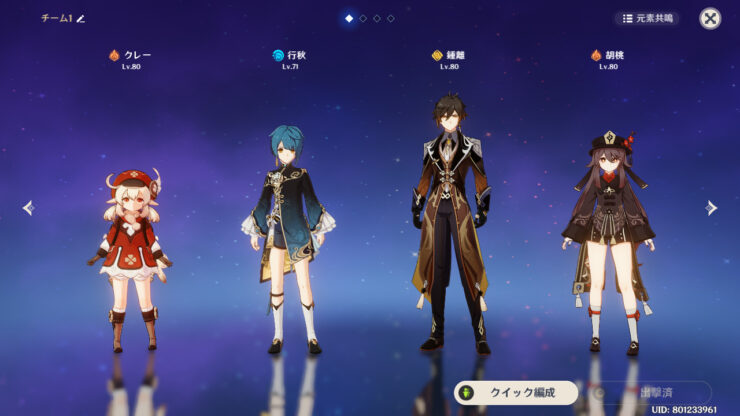Jump to the last team page dot
The height and width of the screenshot is (416, 740).
(x=391, y=18)
